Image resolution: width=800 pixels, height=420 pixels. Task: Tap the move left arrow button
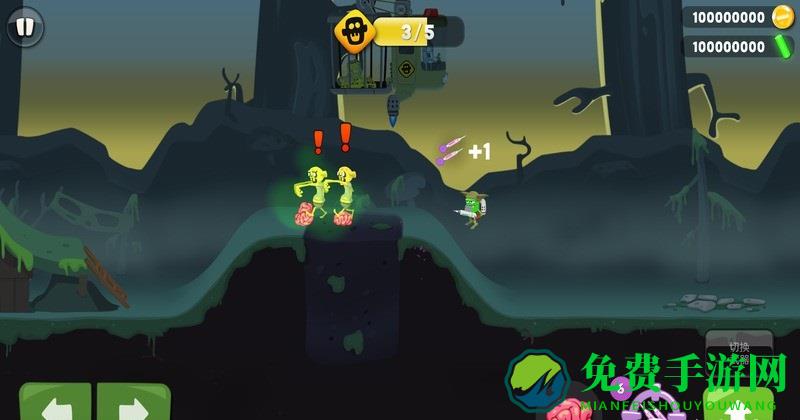55,404
